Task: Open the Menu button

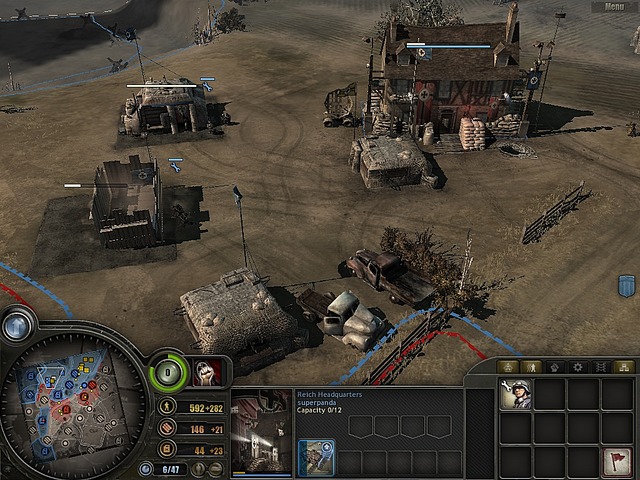Action: 612,7
